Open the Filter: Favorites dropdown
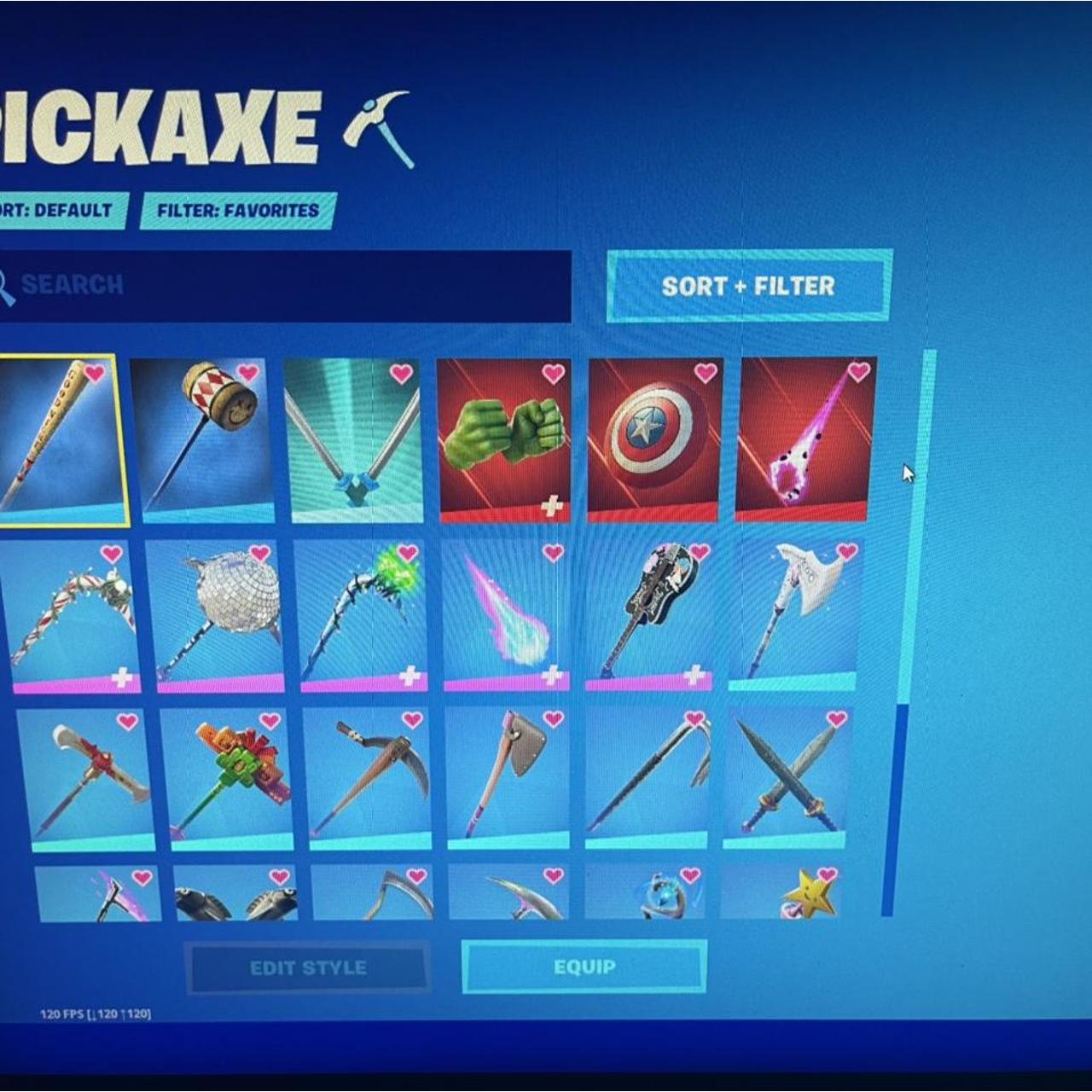Screen dimensions: 1092x1092 [x=235, y=209]
